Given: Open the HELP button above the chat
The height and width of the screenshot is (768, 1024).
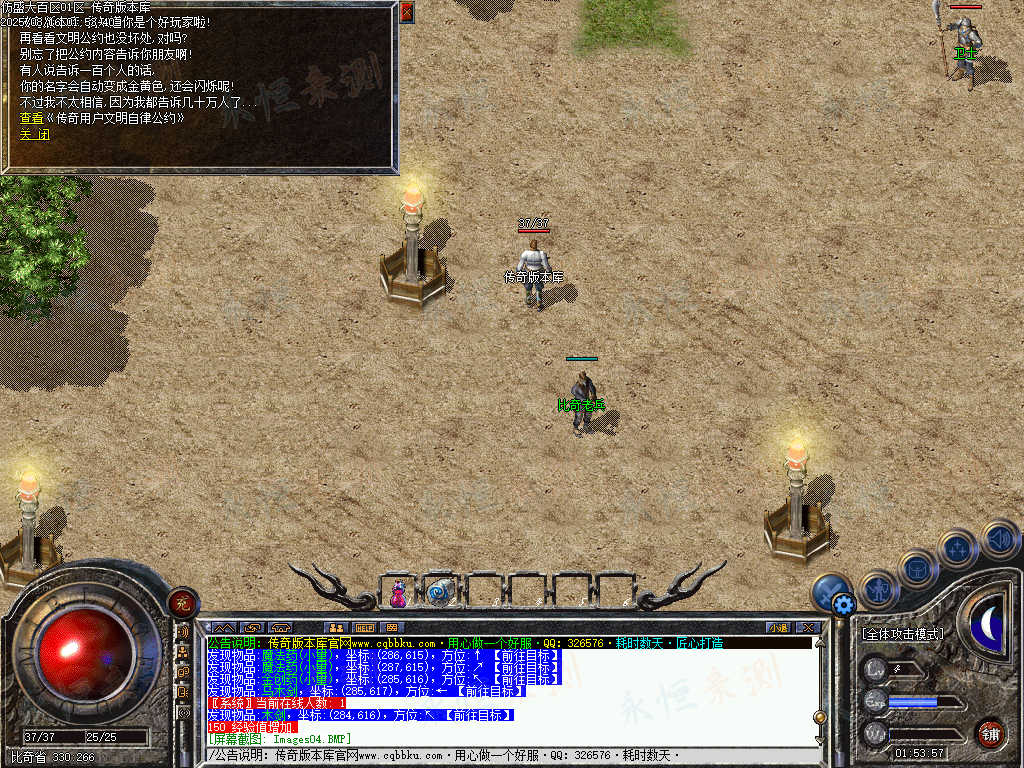Looking at the screenshot, I should coord(365,628).
